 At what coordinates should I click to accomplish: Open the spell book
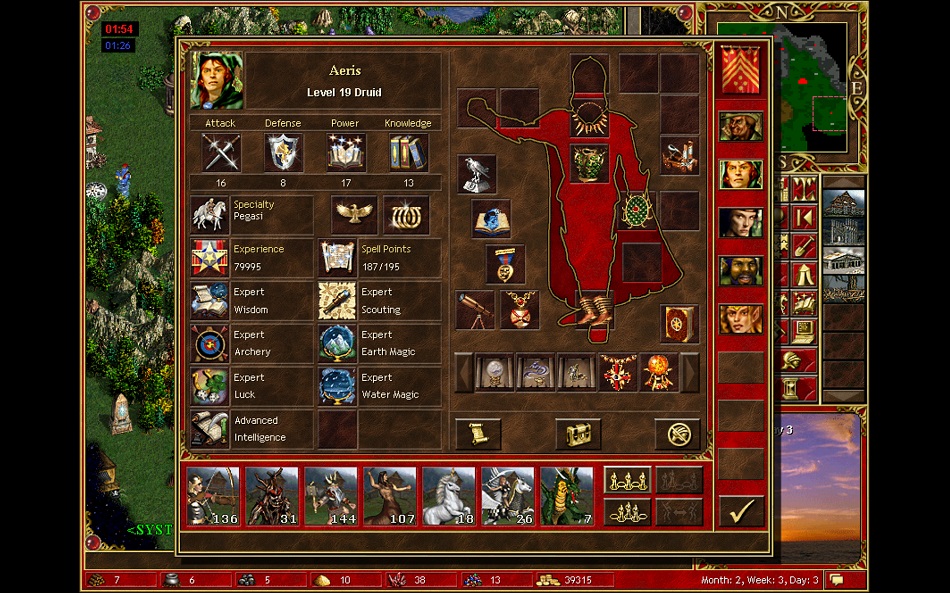tap(678, 323)
